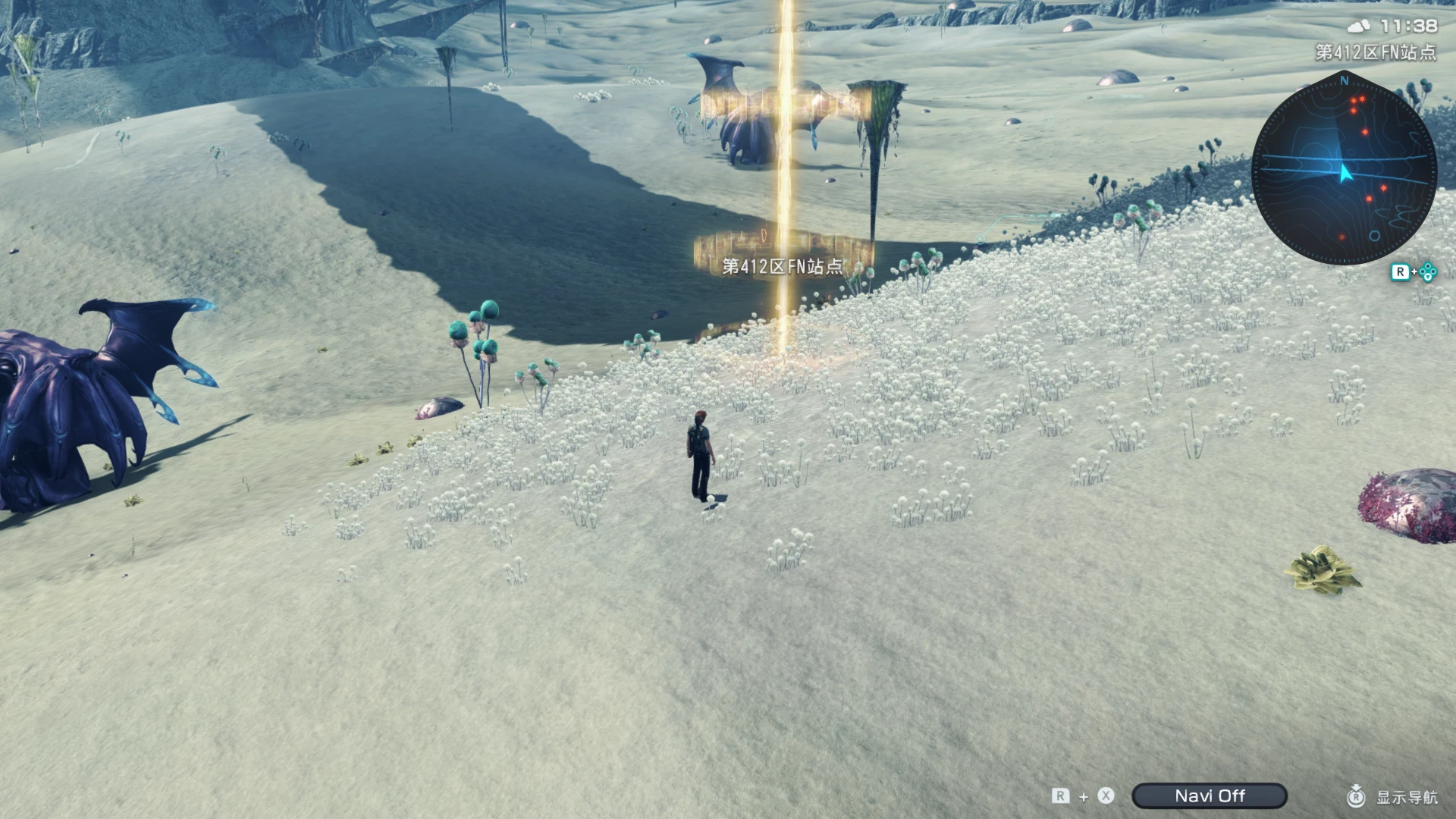This screenshot has height=819, width=1456.
Task: Select the N compass marker on the minimap
Action: pyautogui.click(x=1344, y=81)
